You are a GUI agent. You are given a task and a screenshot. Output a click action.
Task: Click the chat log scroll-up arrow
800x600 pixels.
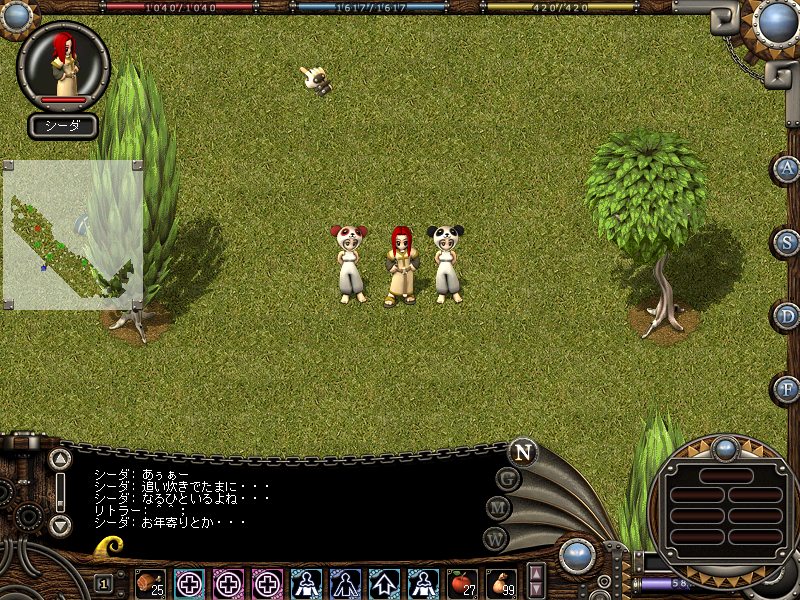(60, 460)
